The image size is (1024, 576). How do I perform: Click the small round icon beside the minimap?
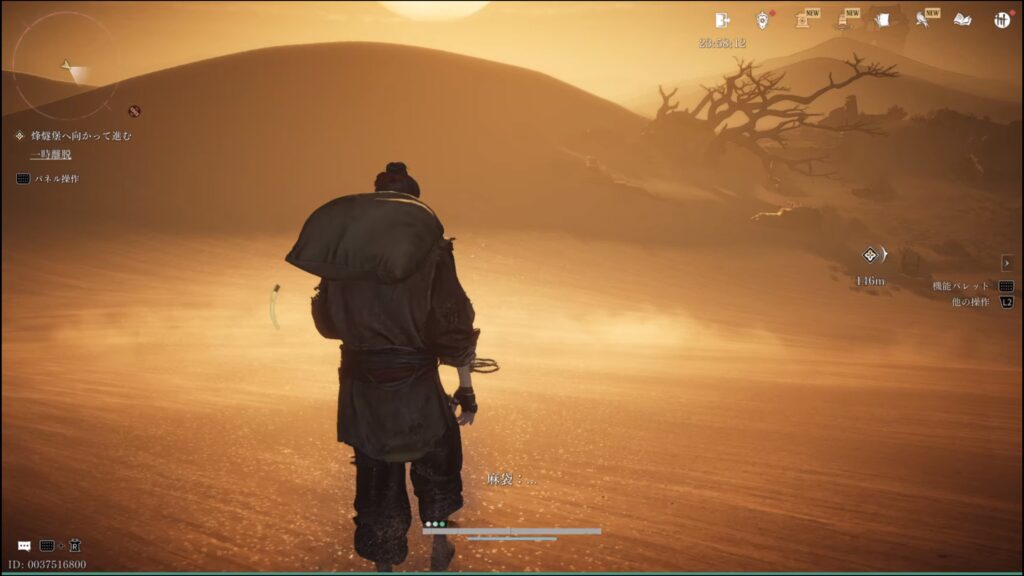[134, 111]
